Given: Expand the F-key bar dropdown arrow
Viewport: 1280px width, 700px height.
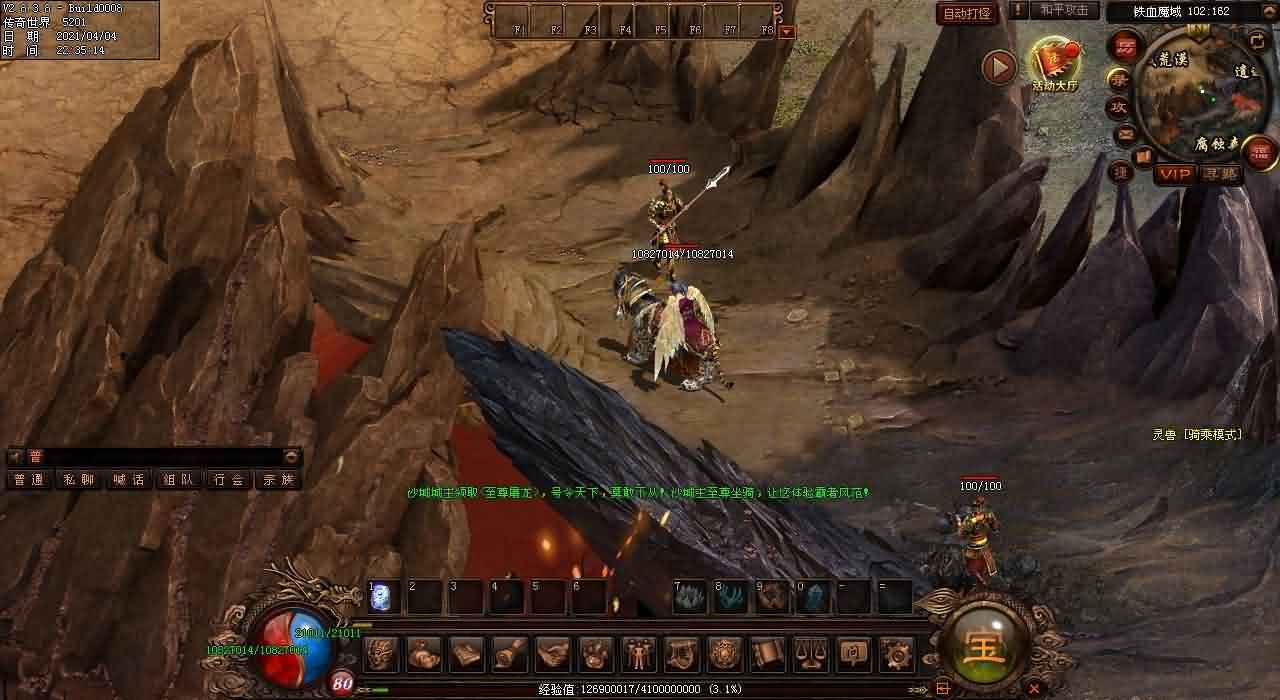Looking at the screenshot, I should (787, 32).
